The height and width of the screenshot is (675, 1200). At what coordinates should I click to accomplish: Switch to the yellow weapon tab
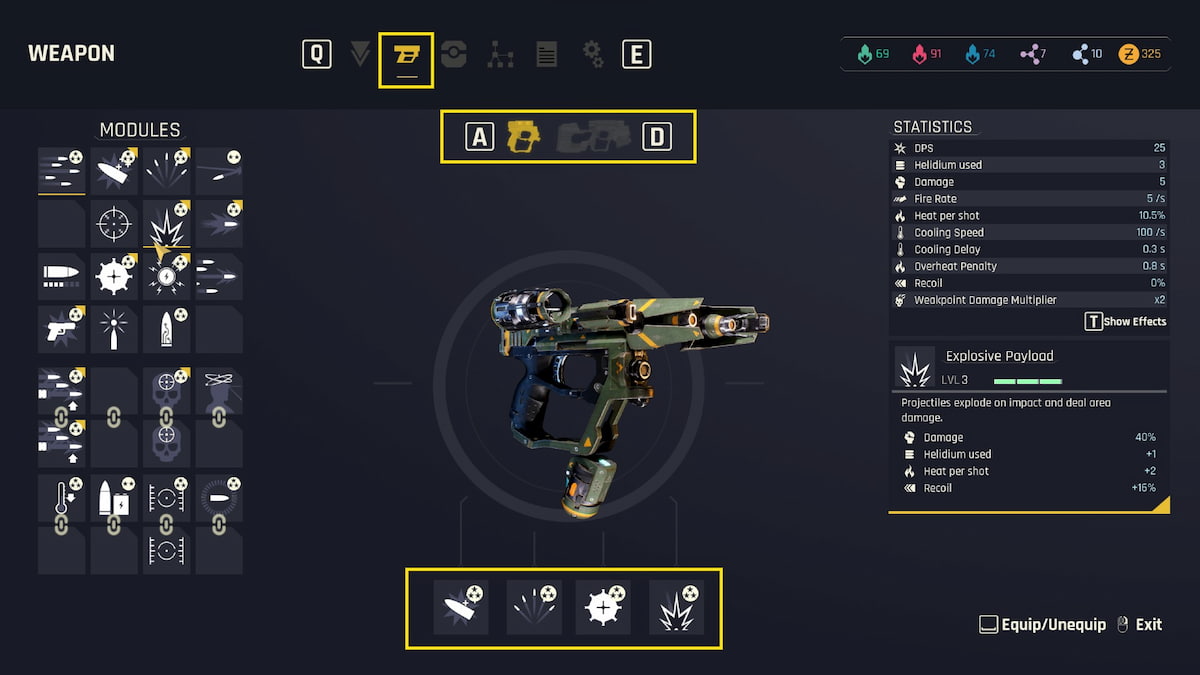pyautogui.click(x=405, y=55)
